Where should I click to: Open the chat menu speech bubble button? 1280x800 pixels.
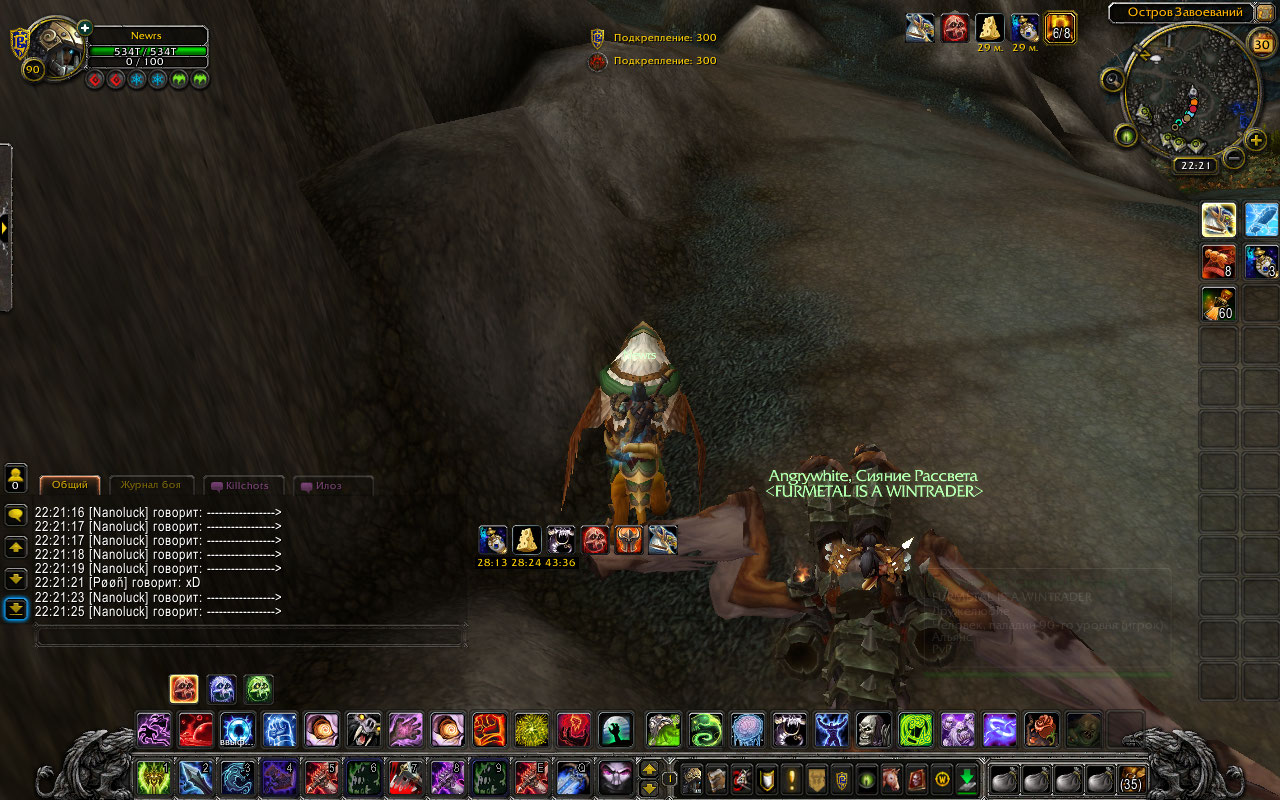[15, 514]
